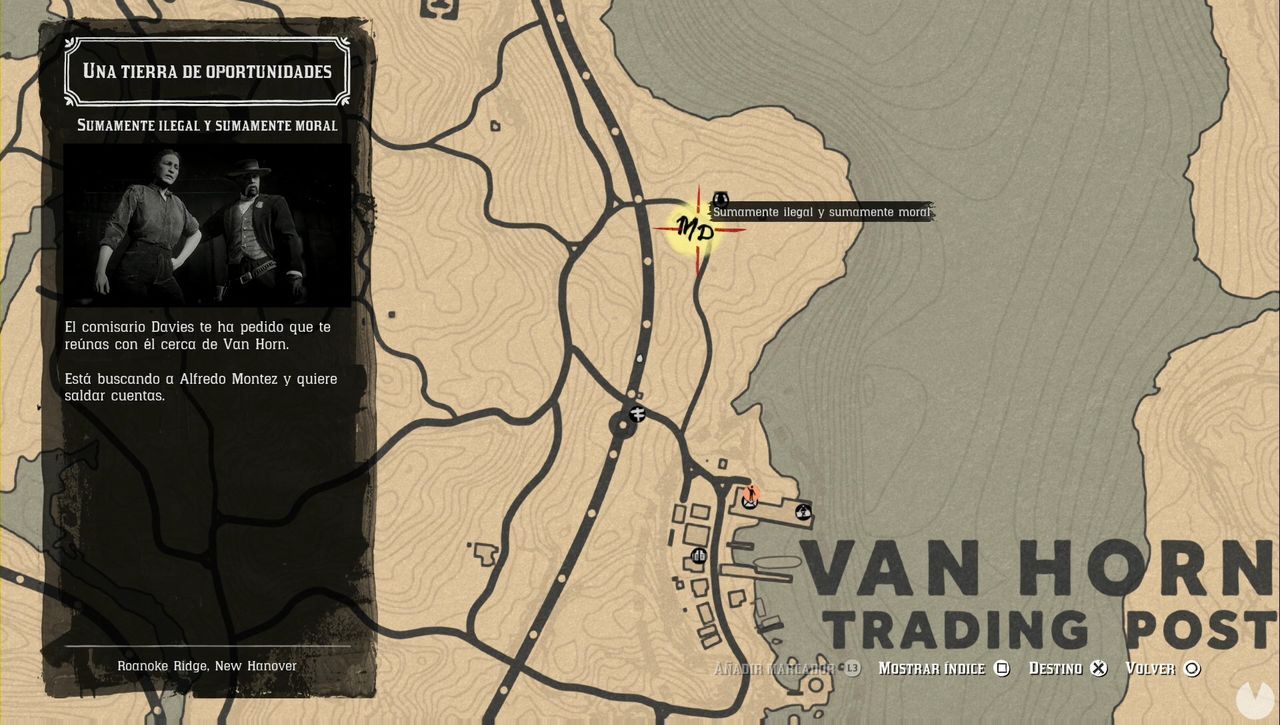This screenshot has height=725, width=1280.
Task: Click the square button icon beside Mostrar índice
Action: coord(1002,668)
